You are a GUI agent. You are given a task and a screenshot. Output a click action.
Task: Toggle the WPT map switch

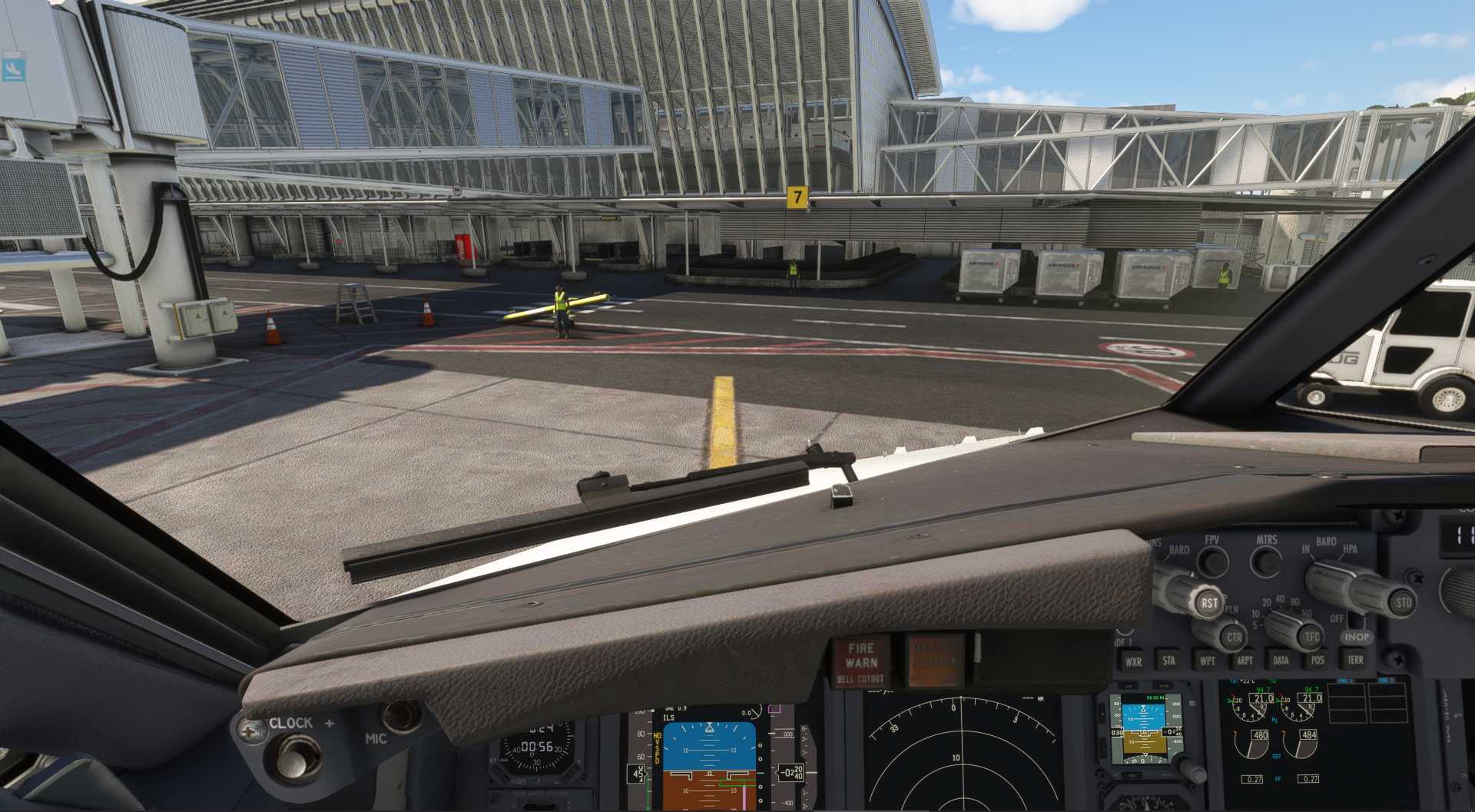tap(1207, 661)
